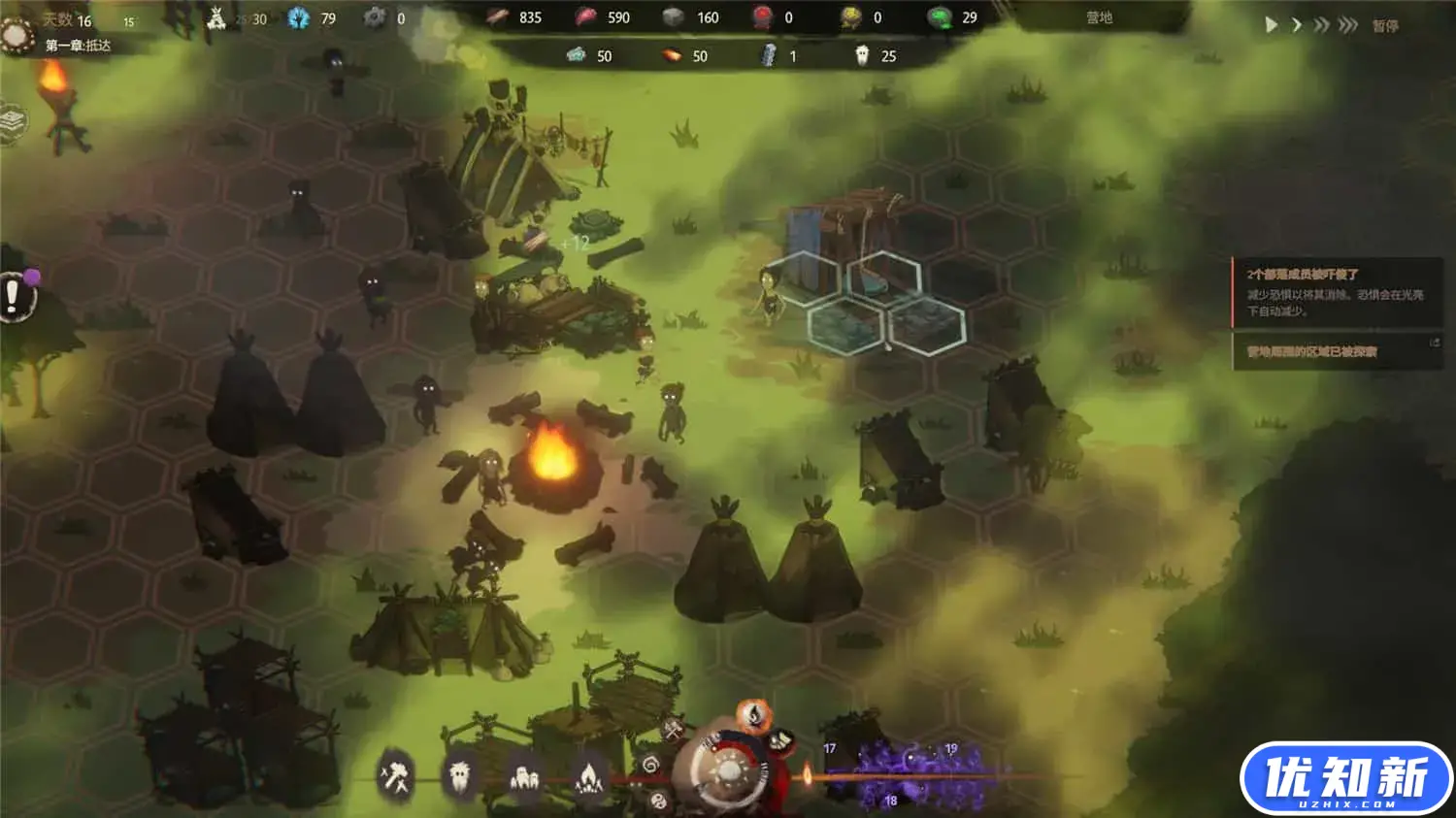Open the 第一章:抵达 chapter objective
1456x818 pixels.
click(x=78, y=46)
